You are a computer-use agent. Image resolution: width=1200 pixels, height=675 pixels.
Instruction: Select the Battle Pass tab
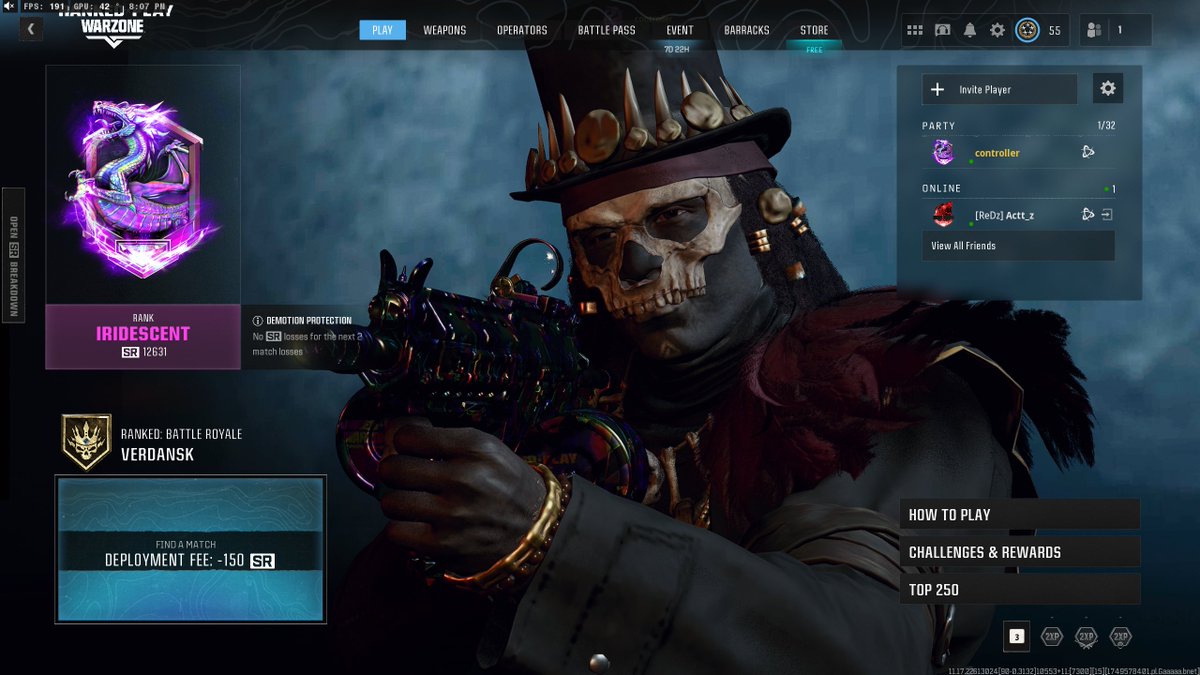coord(606,30)
